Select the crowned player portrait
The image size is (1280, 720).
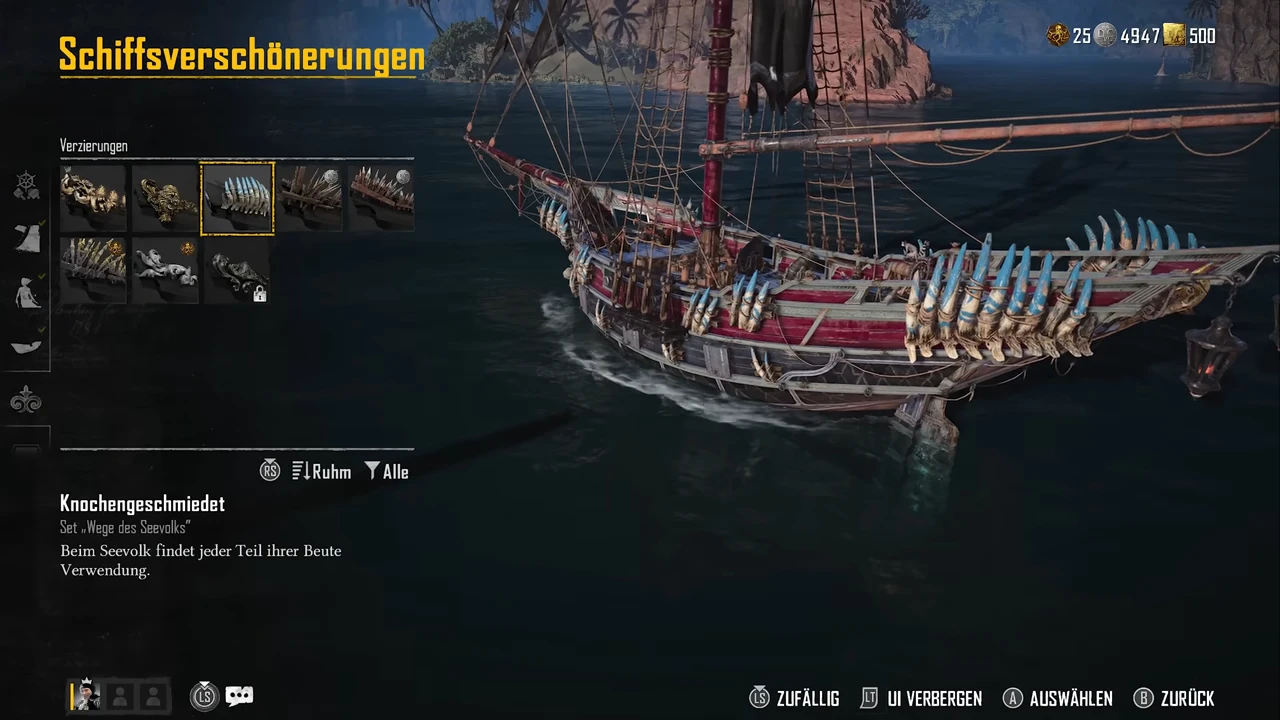point(85,695)
